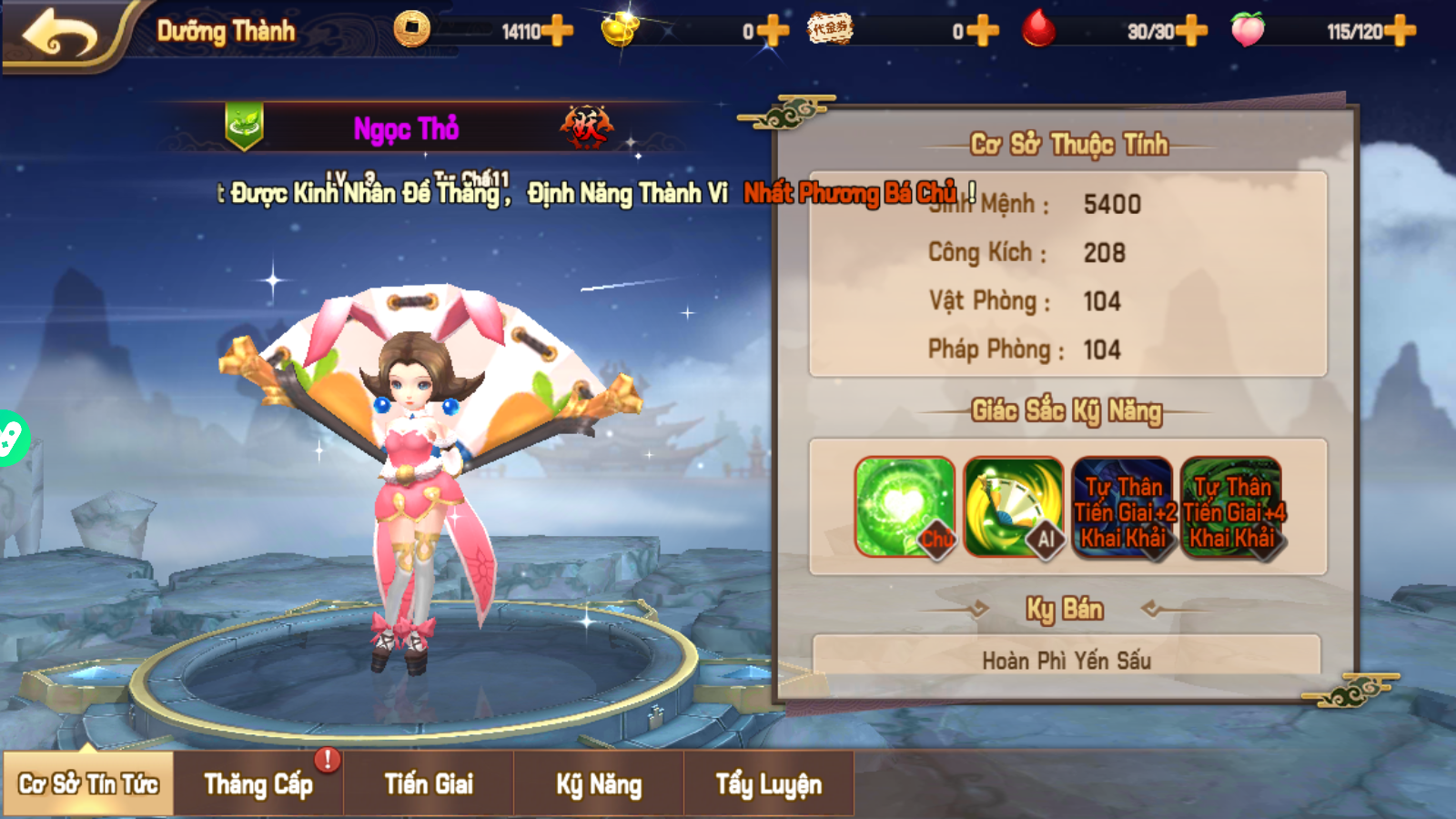Viewport: 1456px width, 819px height.
Task: Inspect the green heart active skill
Action: (905, 507)
